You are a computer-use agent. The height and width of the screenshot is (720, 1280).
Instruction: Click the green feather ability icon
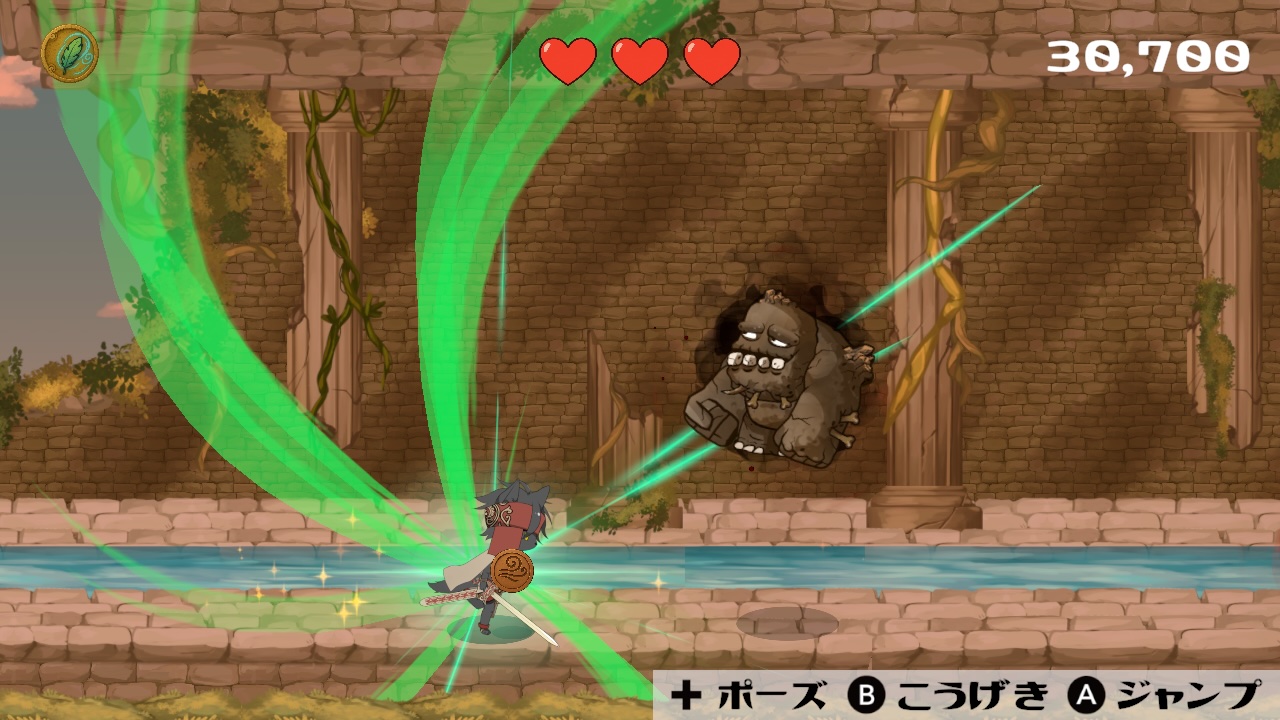point(70,54)
